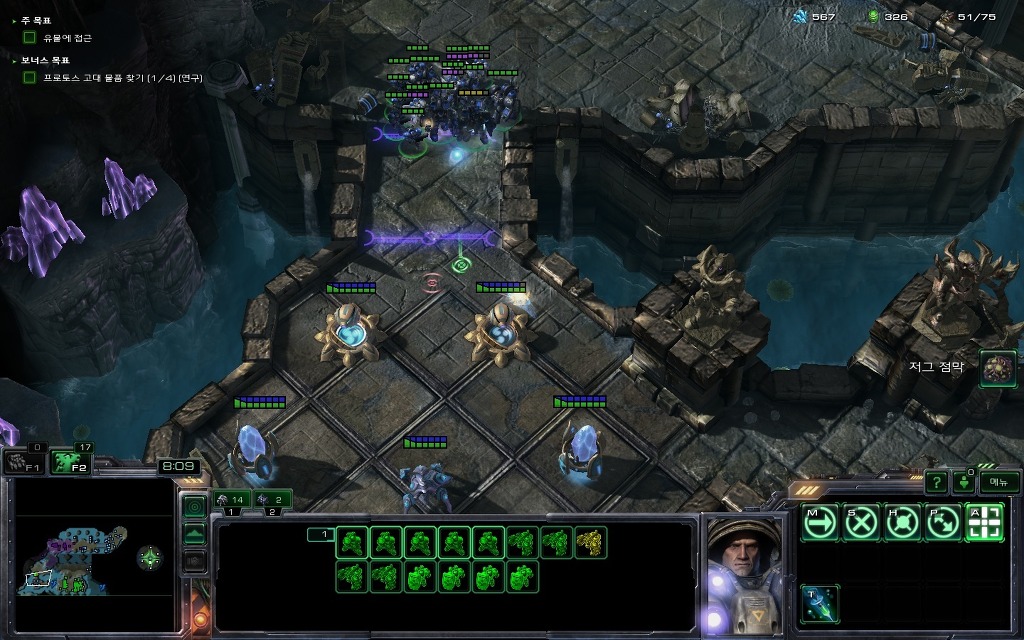
Task: Use the Stimpack syringe ability
Action: [x=819, y=603]
